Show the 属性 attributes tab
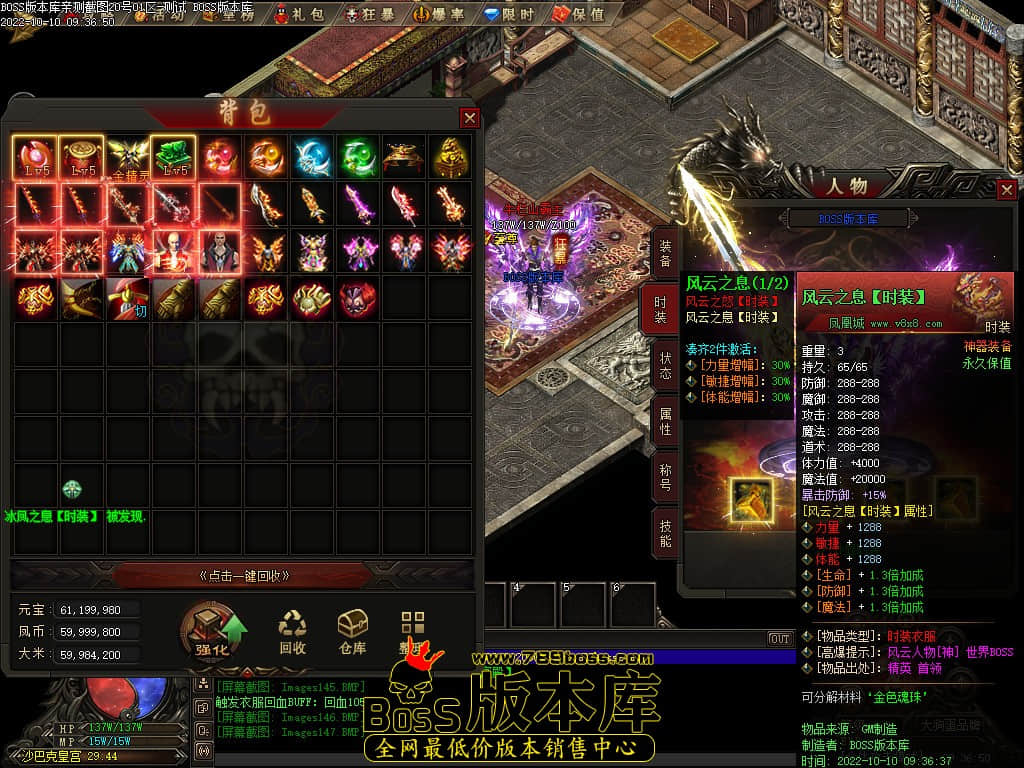 pyautogui.click(x=664, y=420)
